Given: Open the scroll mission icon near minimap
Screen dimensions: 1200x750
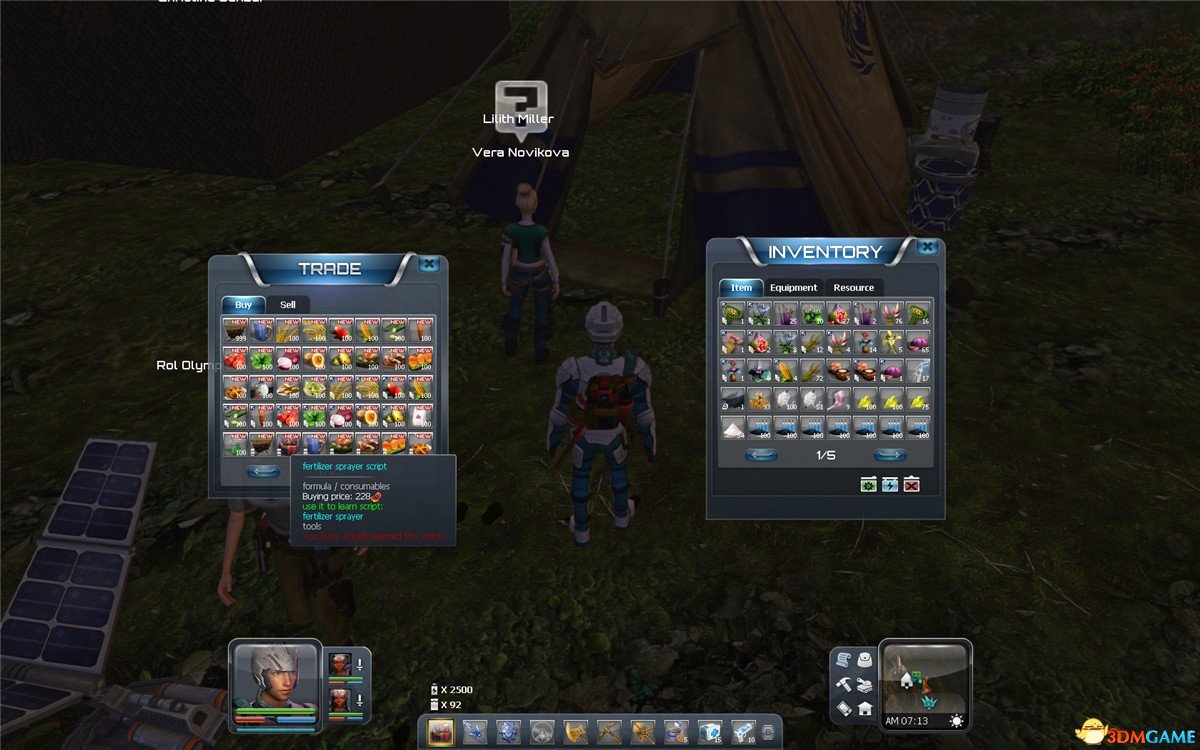Looking at the screenshot, I should (843, 661).
